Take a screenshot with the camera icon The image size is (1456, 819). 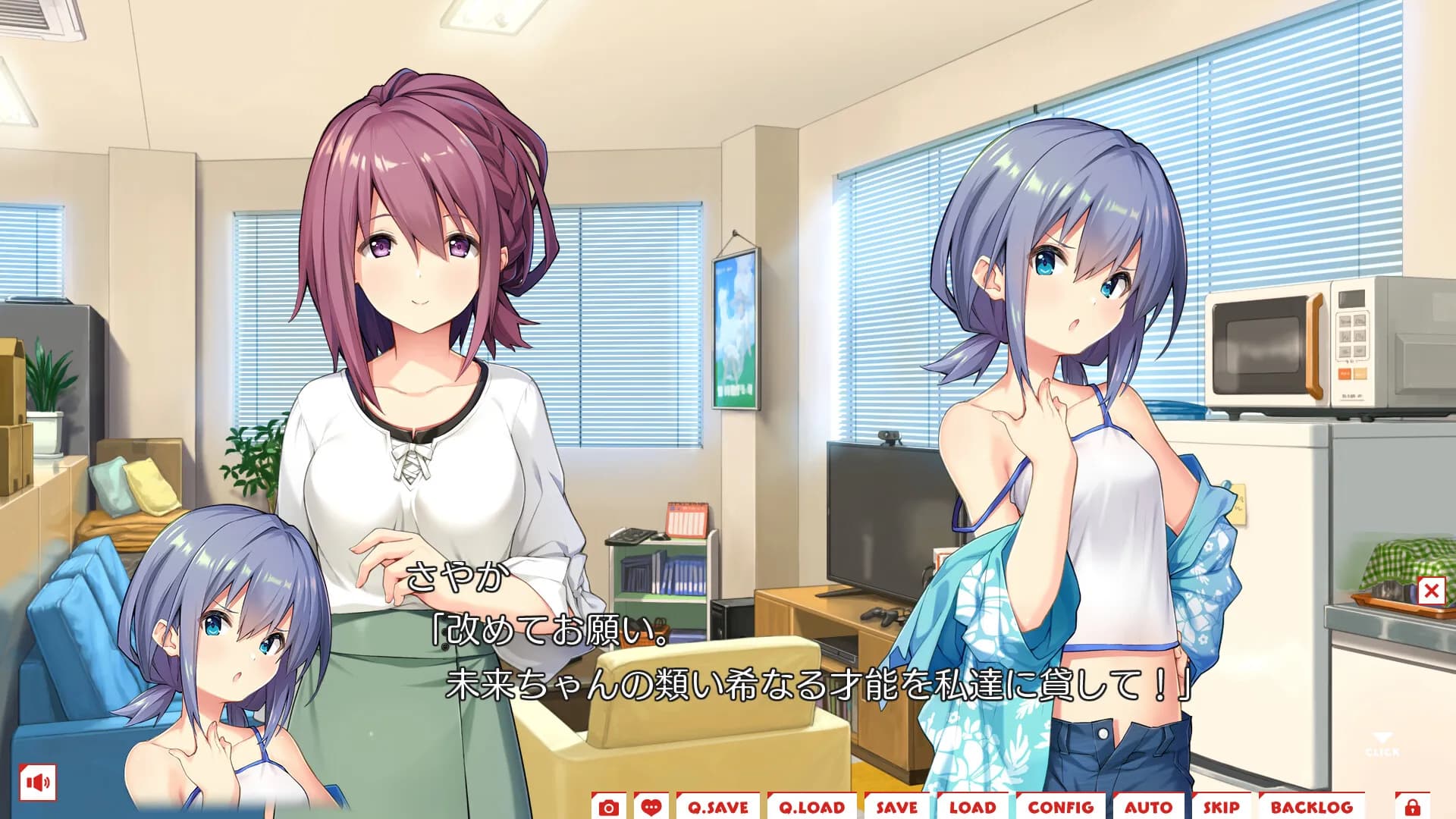608,808
